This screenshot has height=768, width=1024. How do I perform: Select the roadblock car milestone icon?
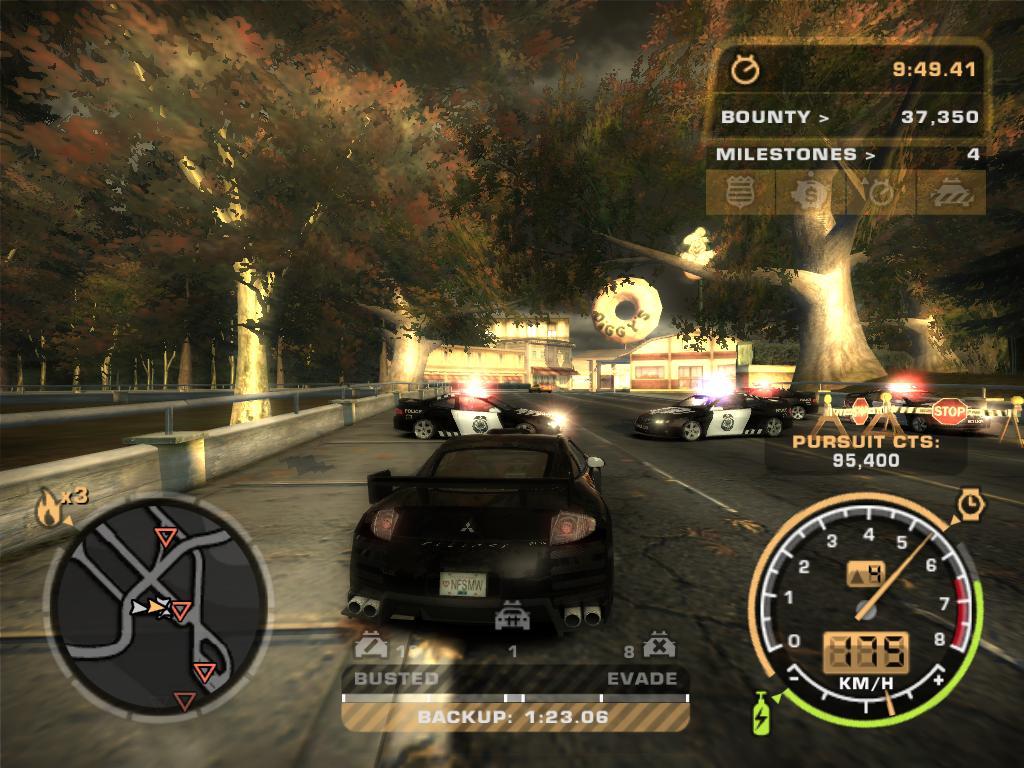tap(950, 192)
